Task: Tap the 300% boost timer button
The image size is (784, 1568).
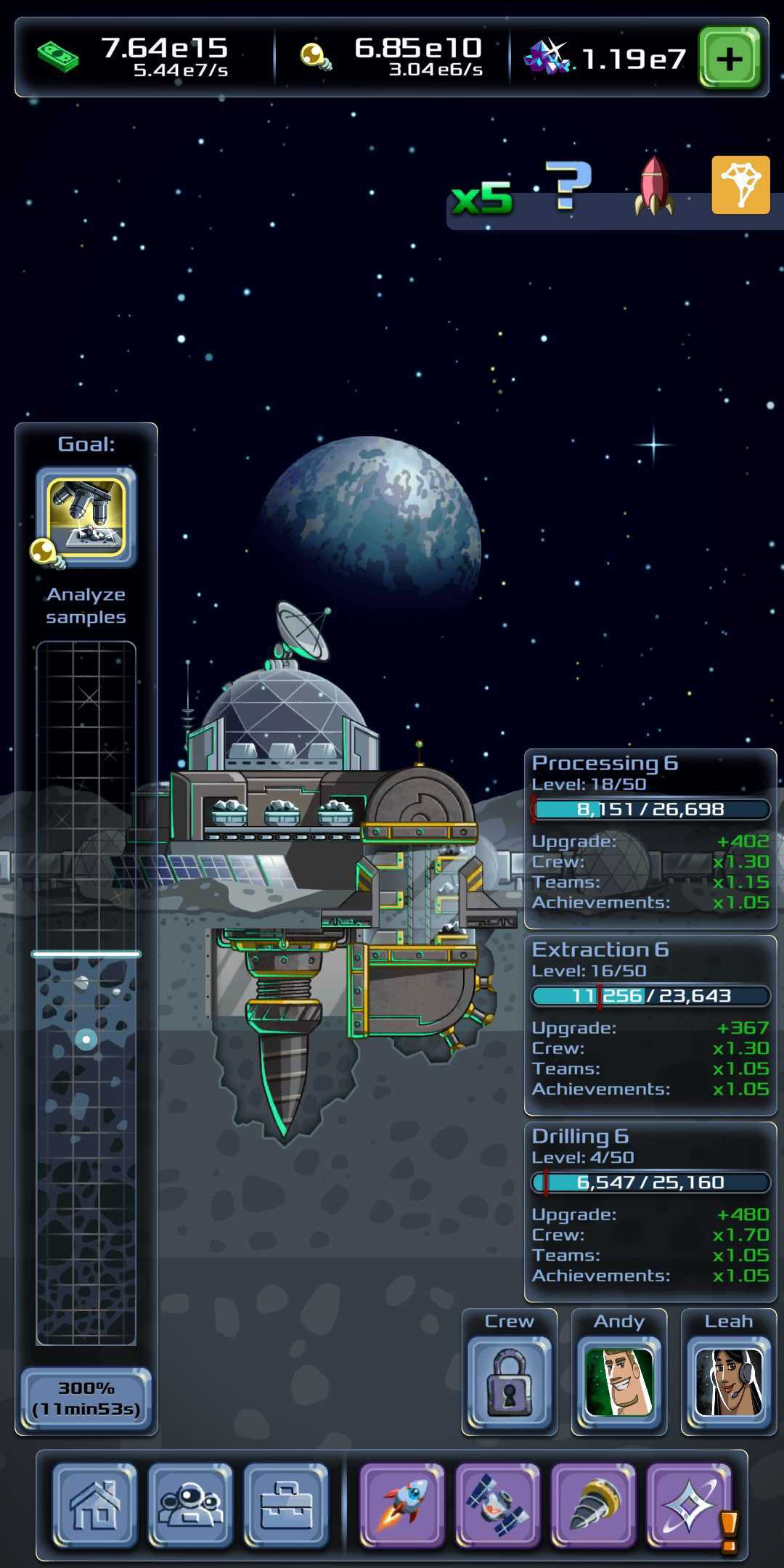Action: click(86, 1397)
